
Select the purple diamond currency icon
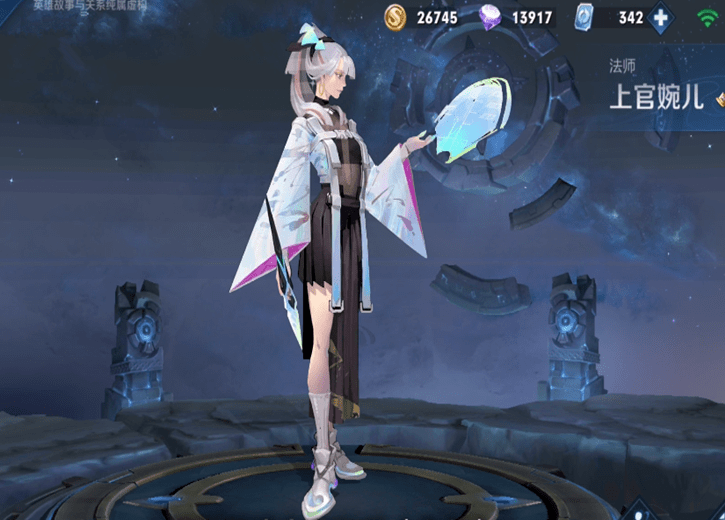coord(492,17)
